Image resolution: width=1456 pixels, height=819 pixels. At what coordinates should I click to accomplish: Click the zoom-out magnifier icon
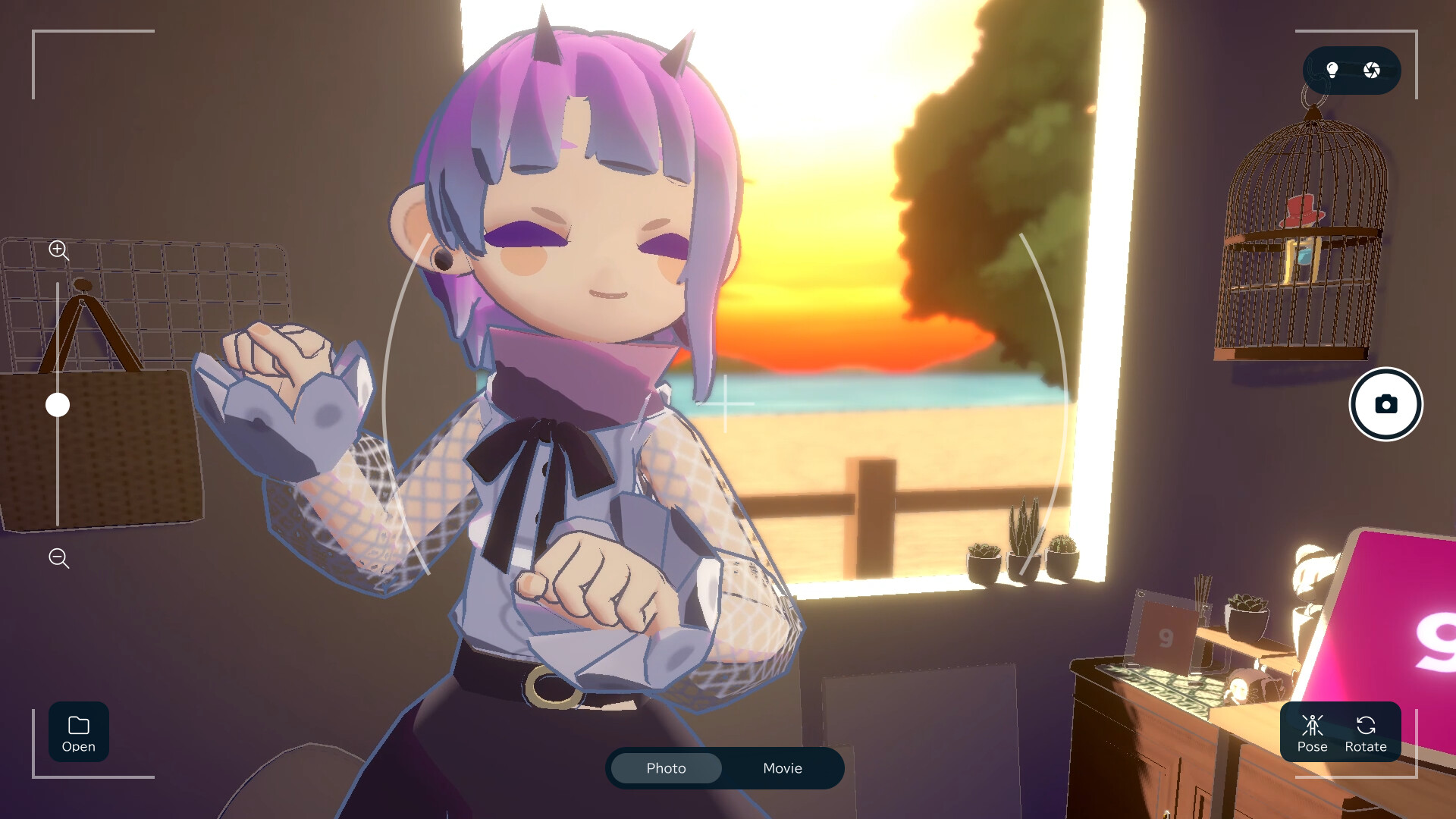tap(58, 559)
